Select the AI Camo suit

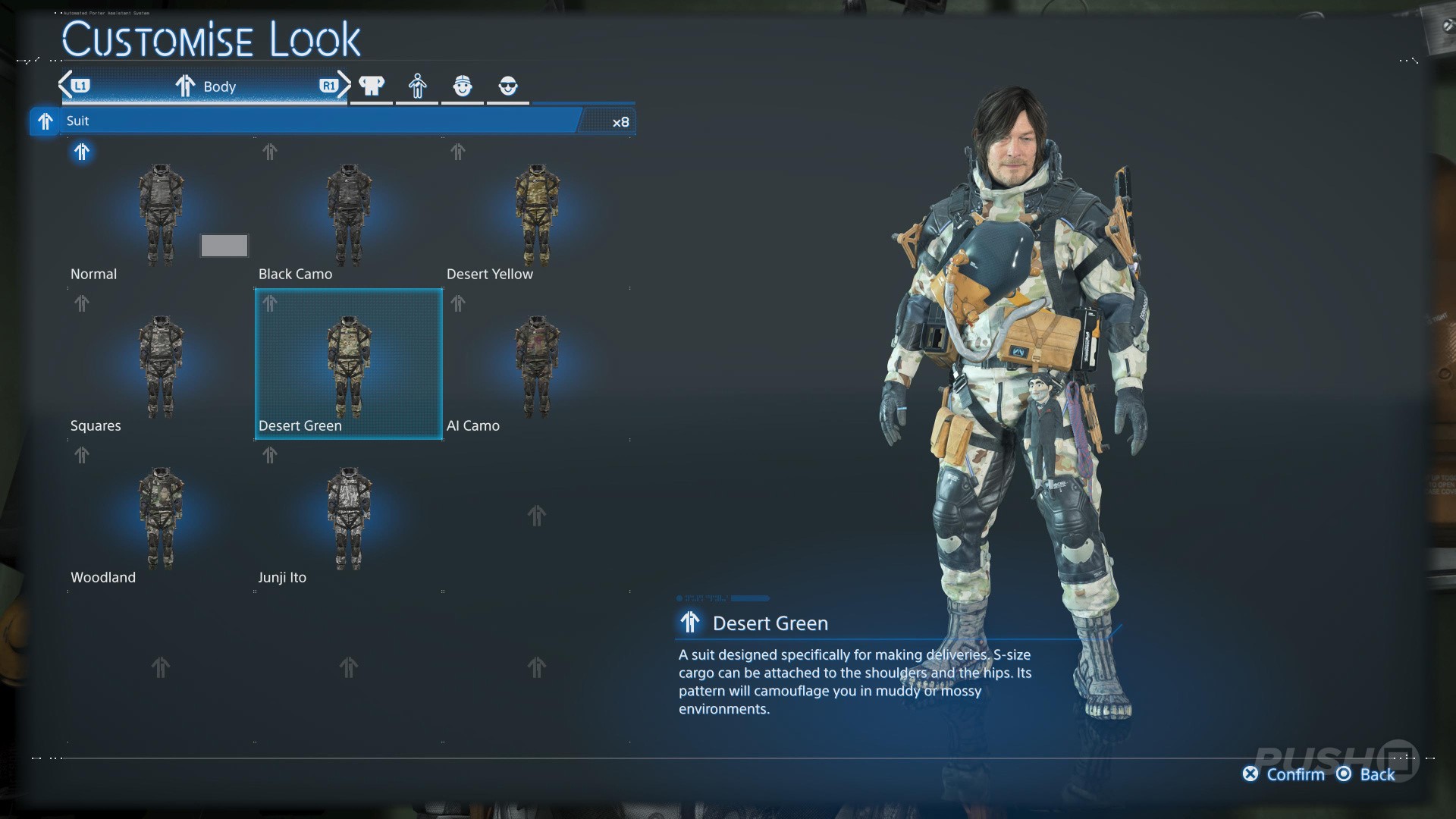point(536,366)
